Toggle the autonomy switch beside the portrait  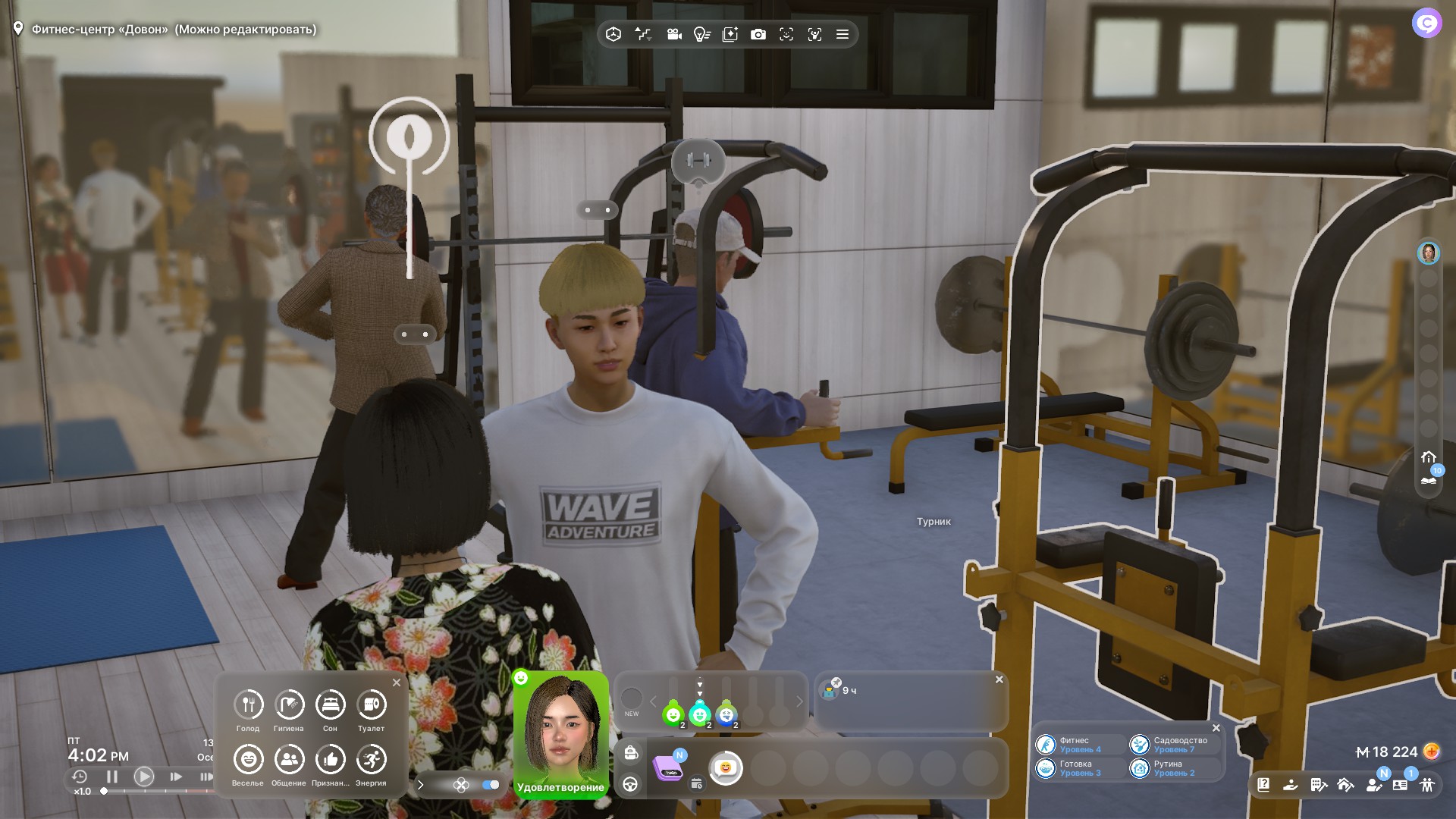(x=491, y=785)
